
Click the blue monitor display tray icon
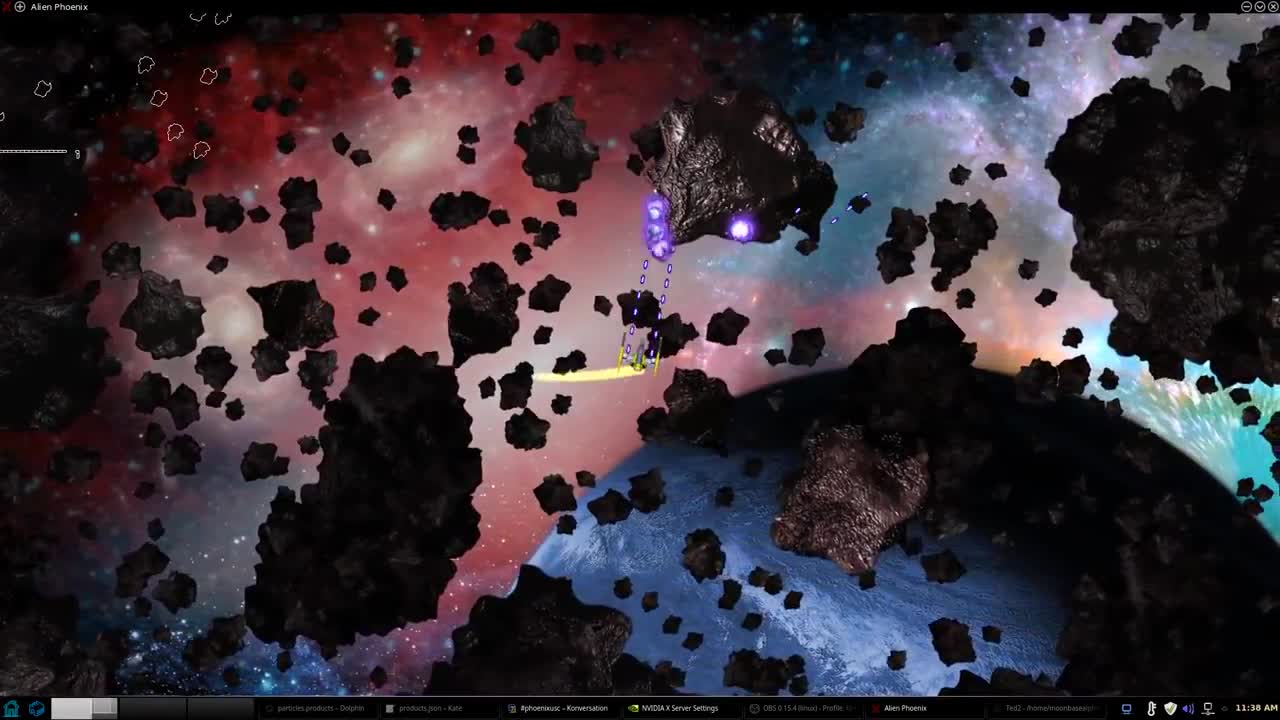point(1126,709)
